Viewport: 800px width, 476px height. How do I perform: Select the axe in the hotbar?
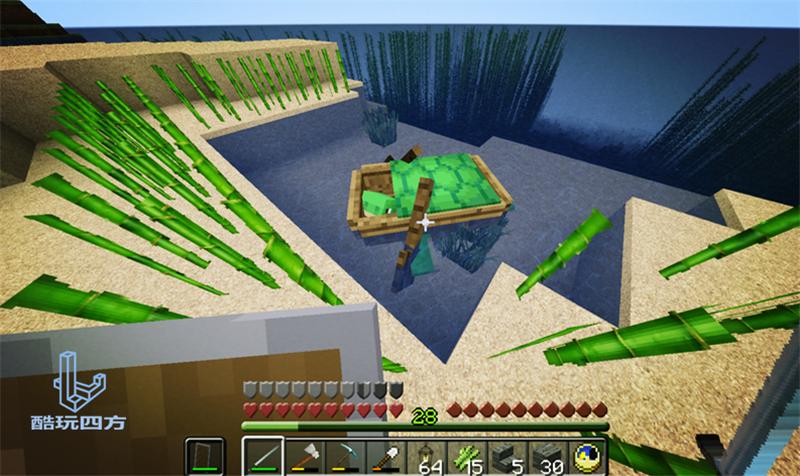[304, 457]
